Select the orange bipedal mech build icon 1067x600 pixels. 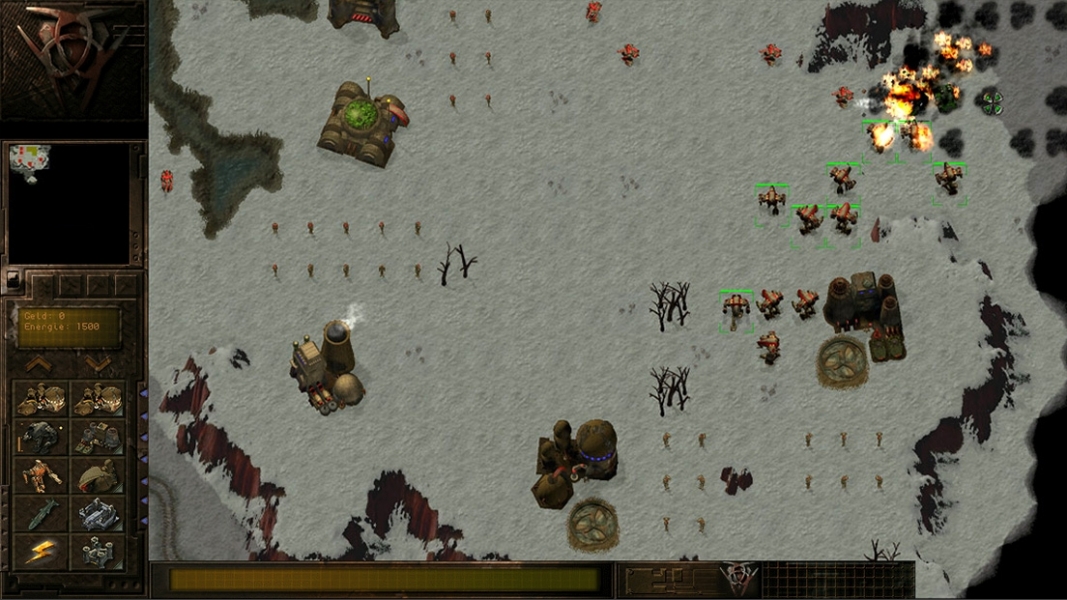tap(41, 475)
